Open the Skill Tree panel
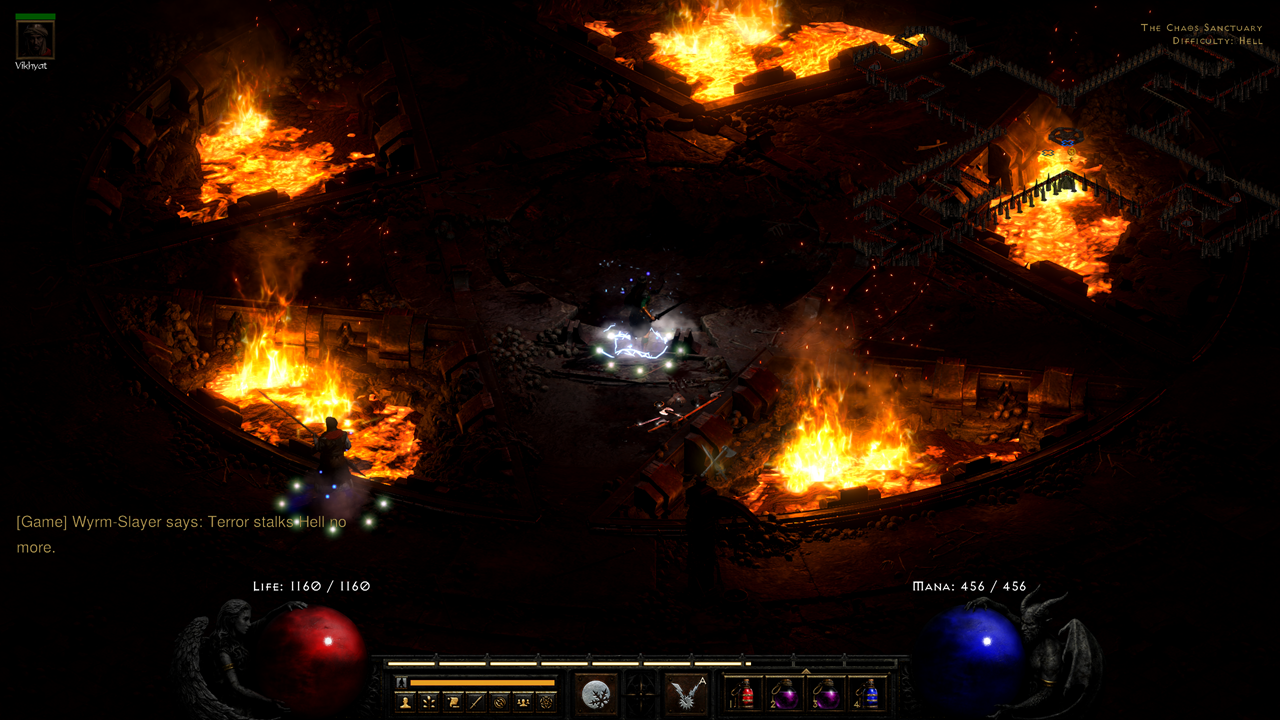 428,700
